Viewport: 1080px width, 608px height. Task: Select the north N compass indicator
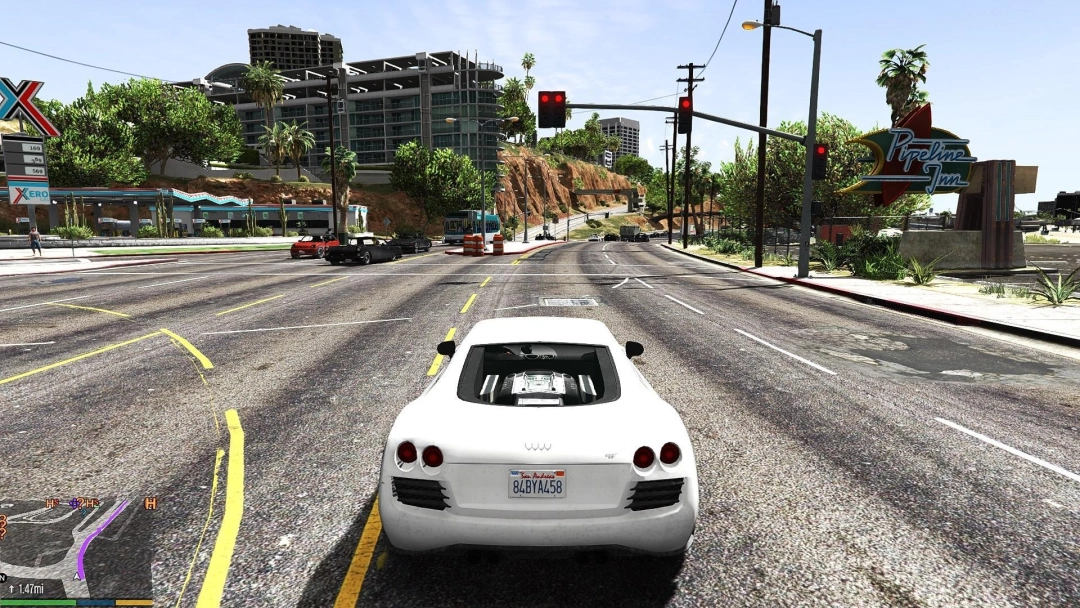[x=3, y=578]
